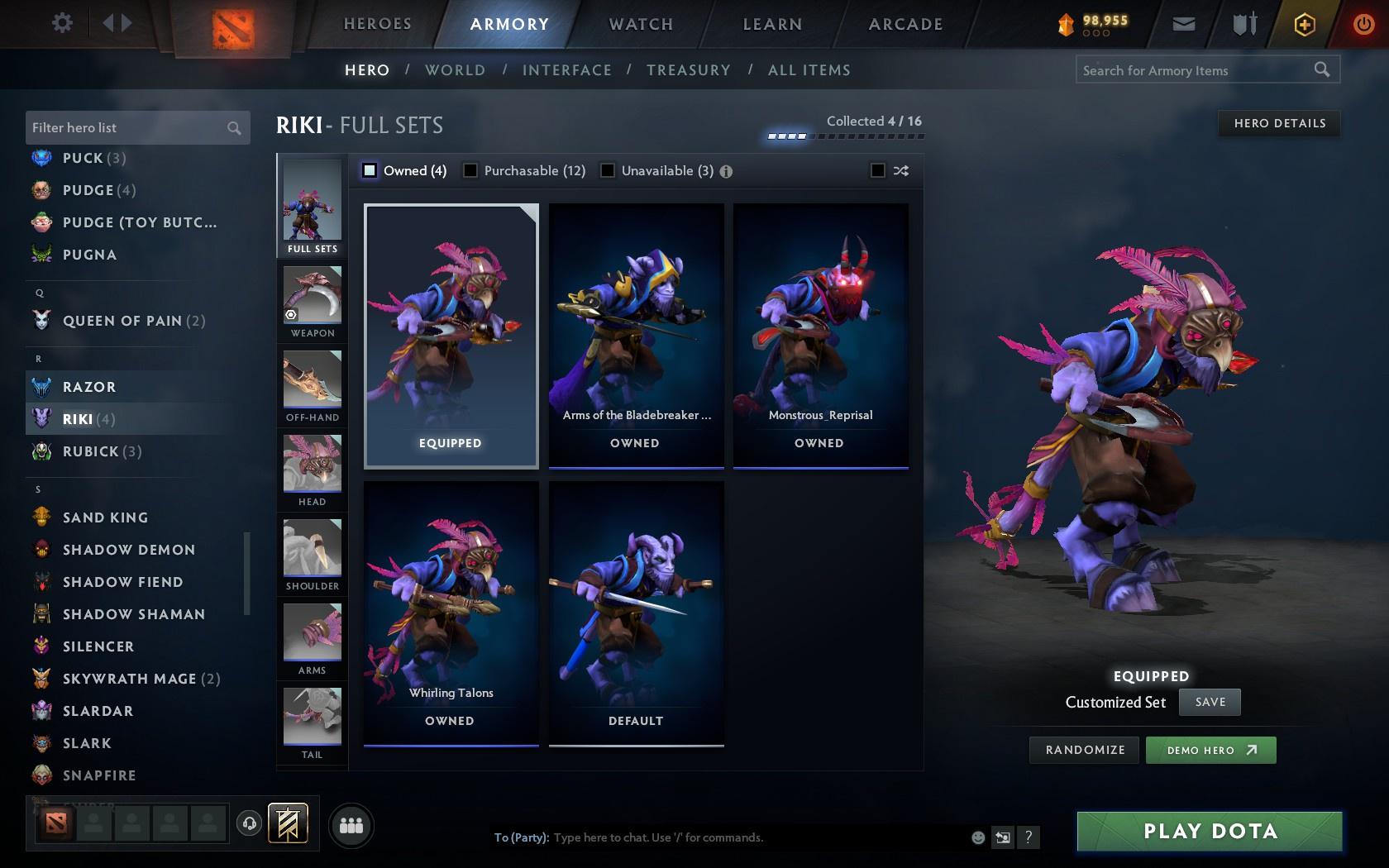
Task: Check the Owned (4) filter checkbox
Action: point(369,170)
